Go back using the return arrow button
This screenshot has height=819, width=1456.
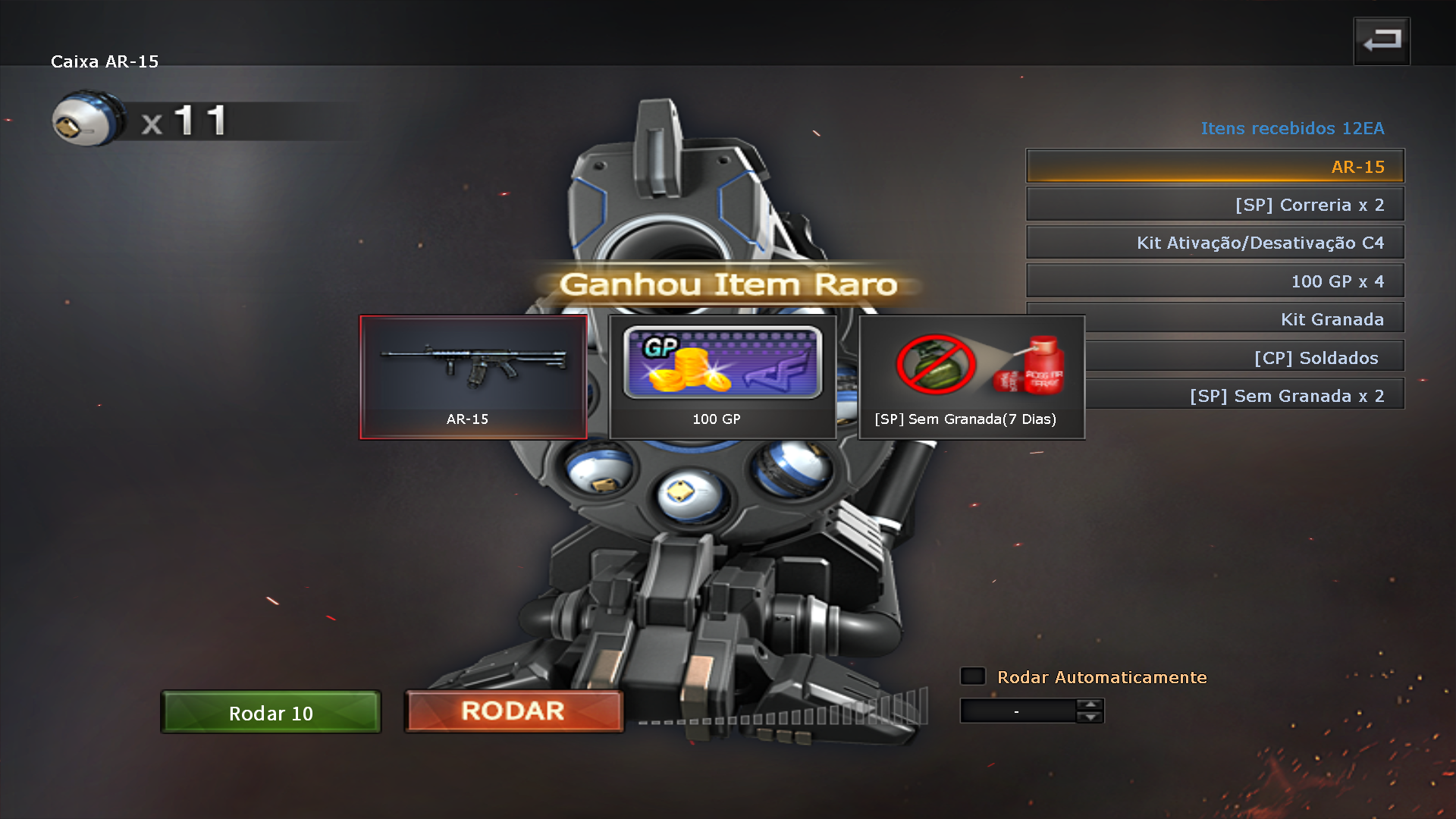pos(1382,41)
